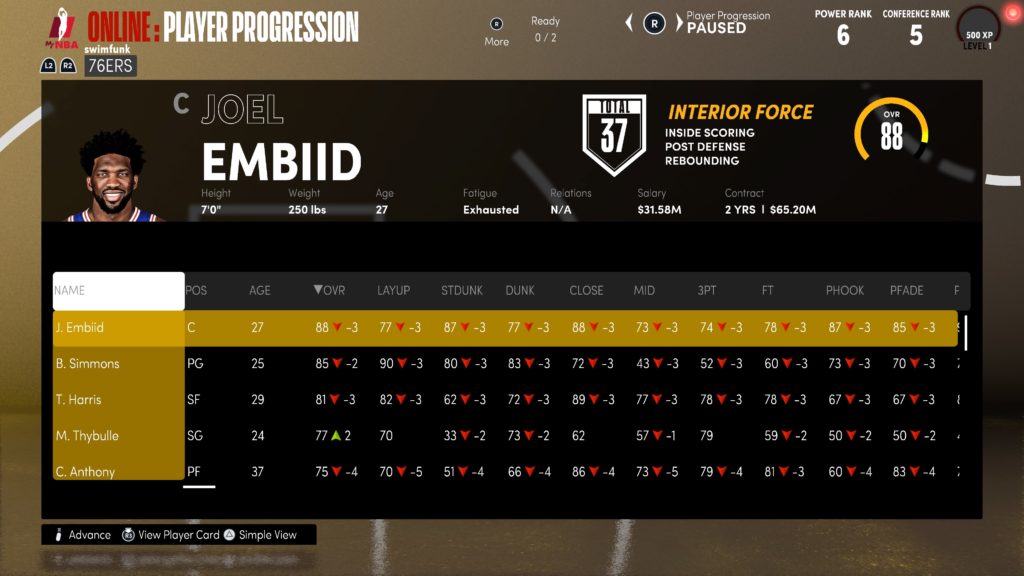Sort by the LAYUP rating column
Viewport: 1024px width, 576px height.
394,291
